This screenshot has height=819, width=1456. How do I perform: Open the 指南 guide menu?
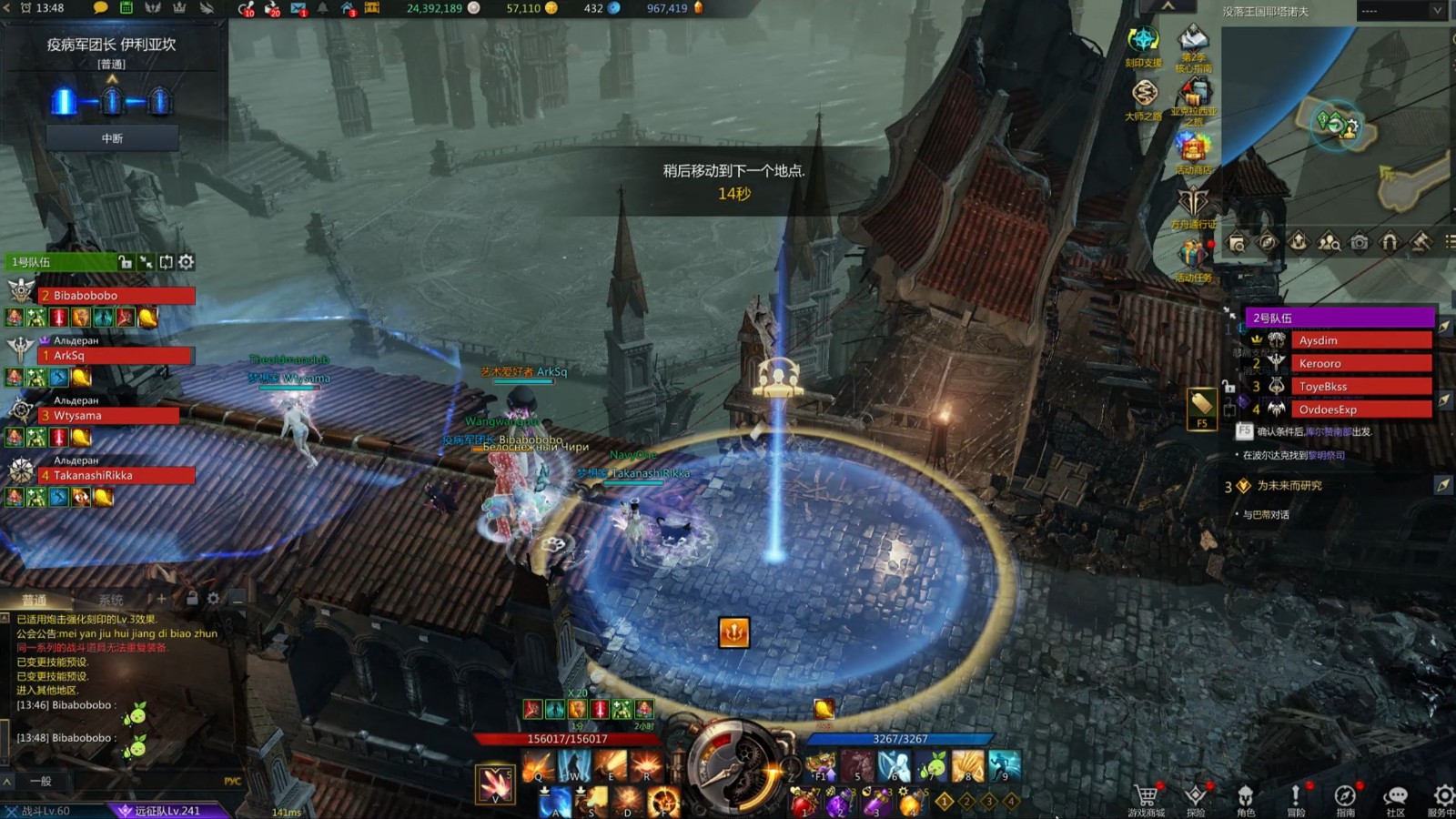pyautogui.click(x=1345, y=799)
